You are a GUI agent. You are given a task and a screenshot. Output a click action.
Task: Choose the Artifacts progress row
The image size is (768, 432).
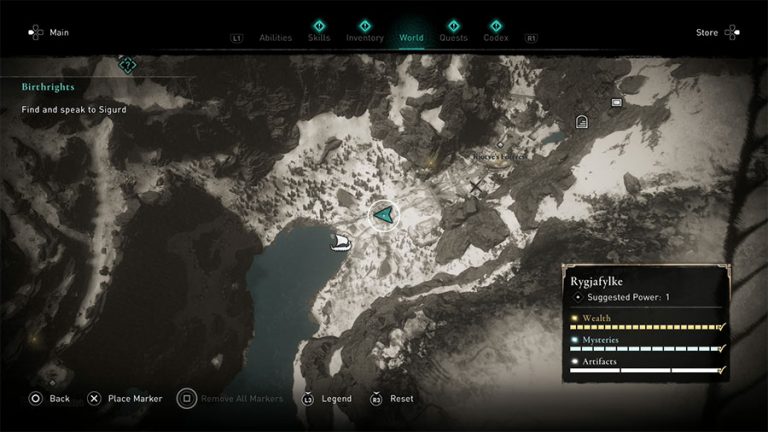coord(646,366)
